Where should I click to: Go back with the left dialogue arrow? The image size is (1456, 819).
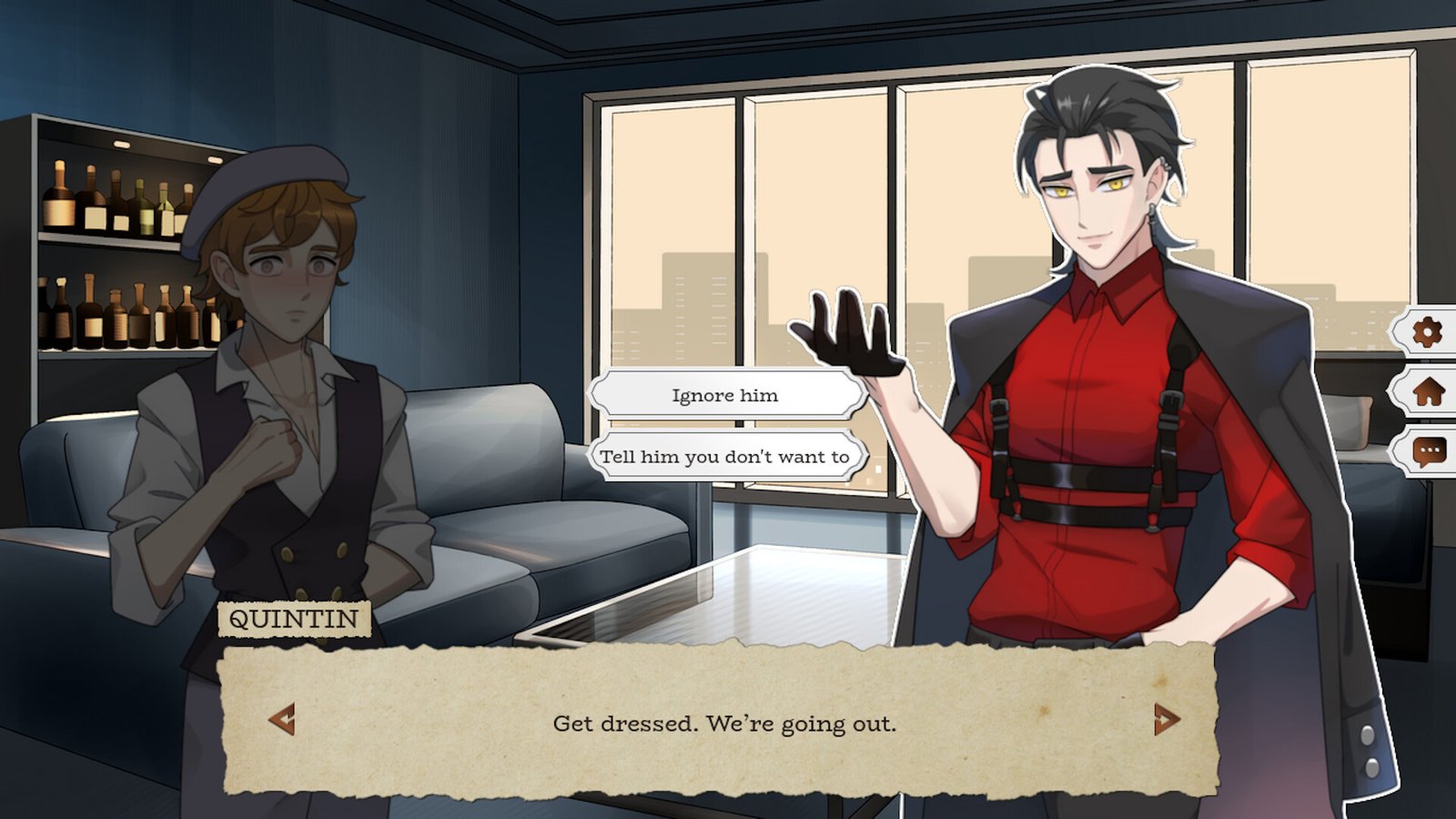pyautogui.click(x=282, y=720)
